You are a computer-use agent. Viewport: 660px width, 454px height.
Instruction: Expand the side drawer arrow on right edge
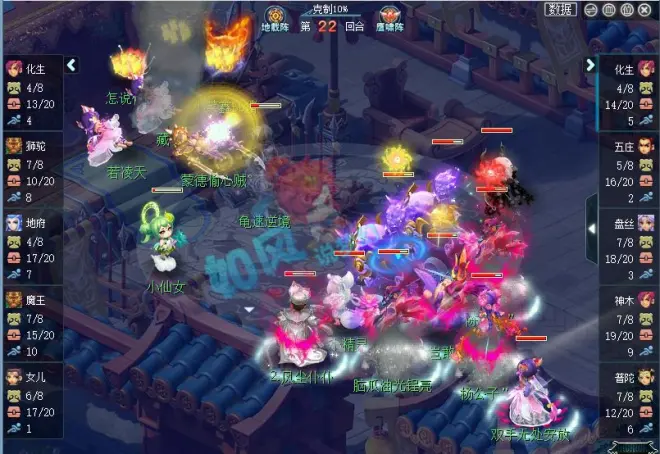[591, 228]
